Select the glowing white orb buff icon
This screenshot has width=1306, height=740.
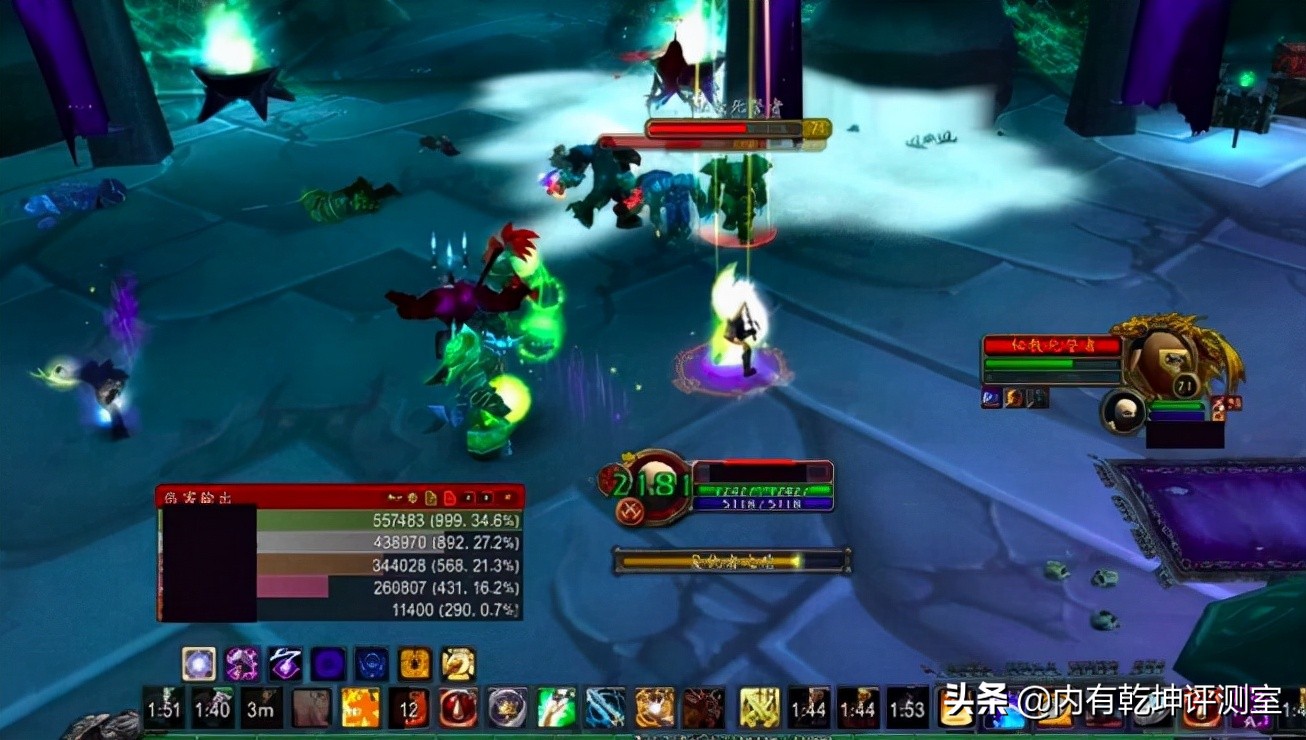pyautogui.click(x=199, y=664)
